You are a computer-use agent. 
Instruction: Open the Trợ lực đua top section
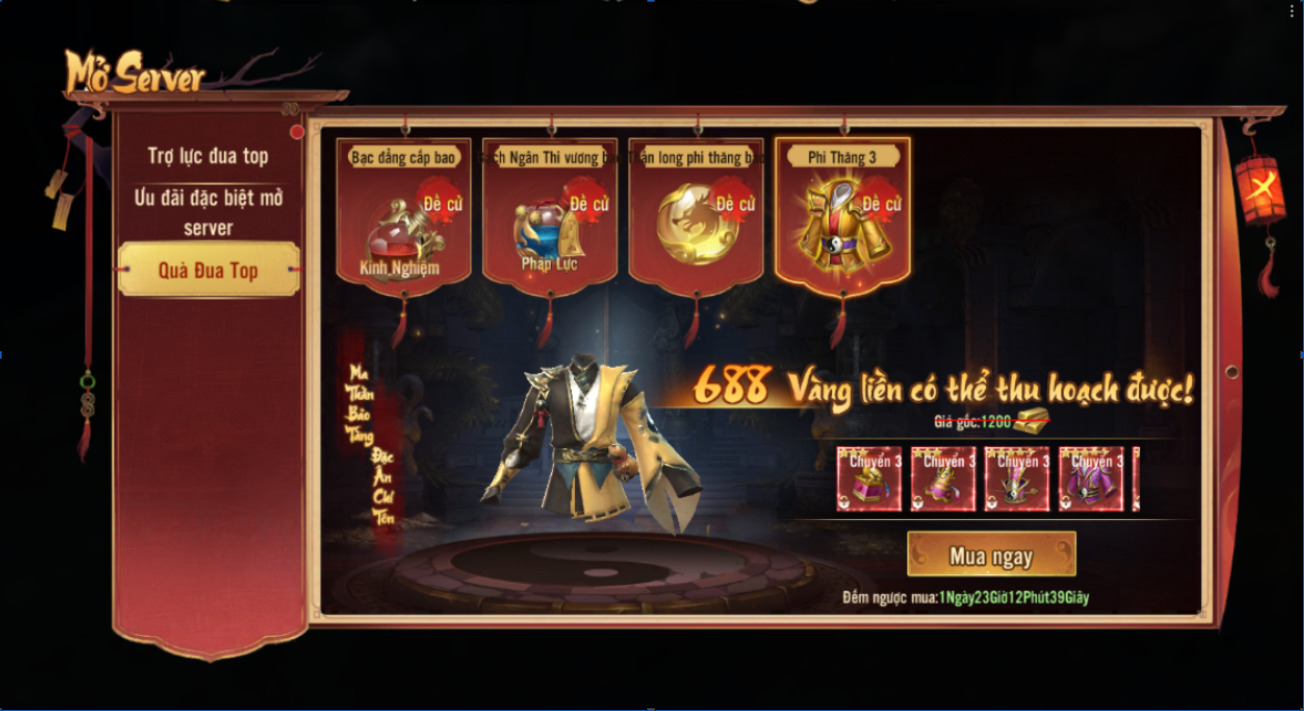pos(208,156)
